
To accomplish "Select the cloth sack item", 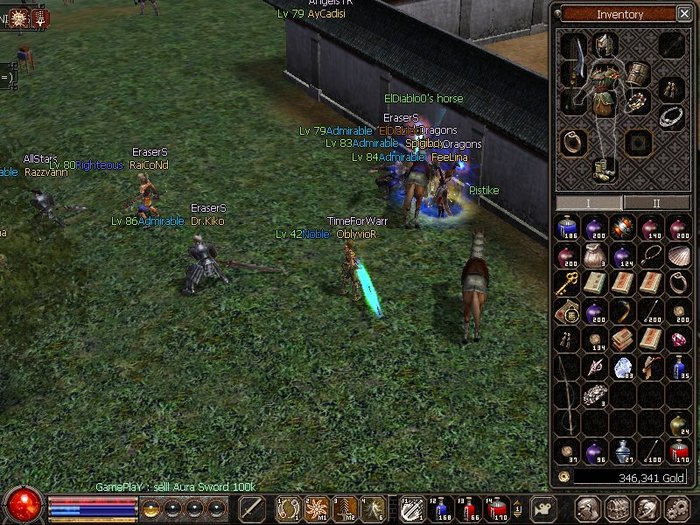I will click(595, 256).
